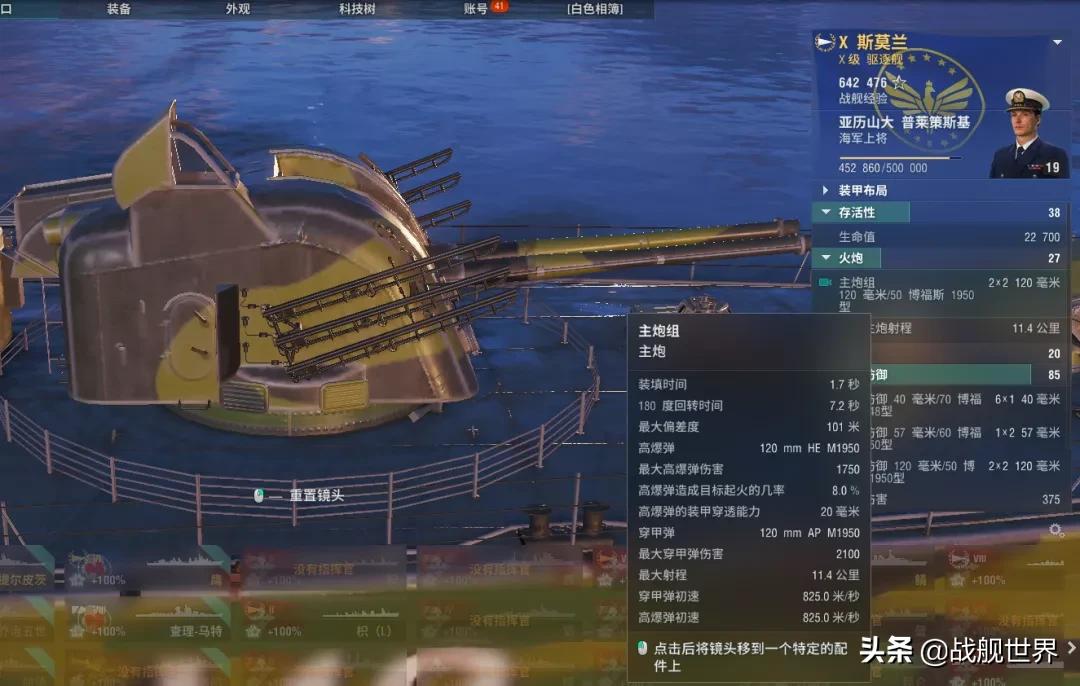The image size is (1080, 686).
Task: Click the commander portrait of 亚历山大 普莱策斯基
Action: [1028, 134]
